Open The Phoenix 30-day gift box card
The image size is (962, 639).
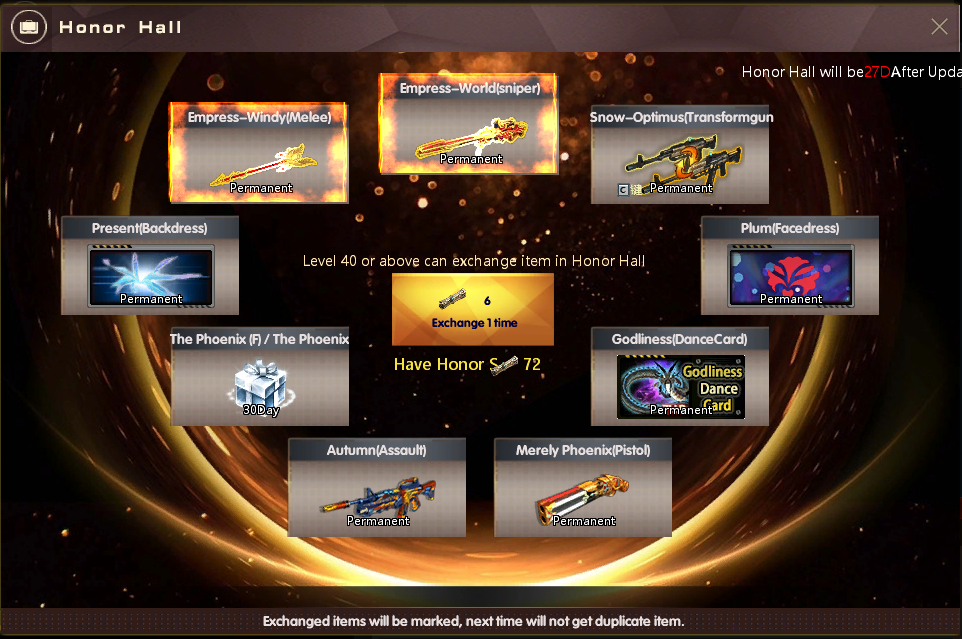tap(260, 376)
